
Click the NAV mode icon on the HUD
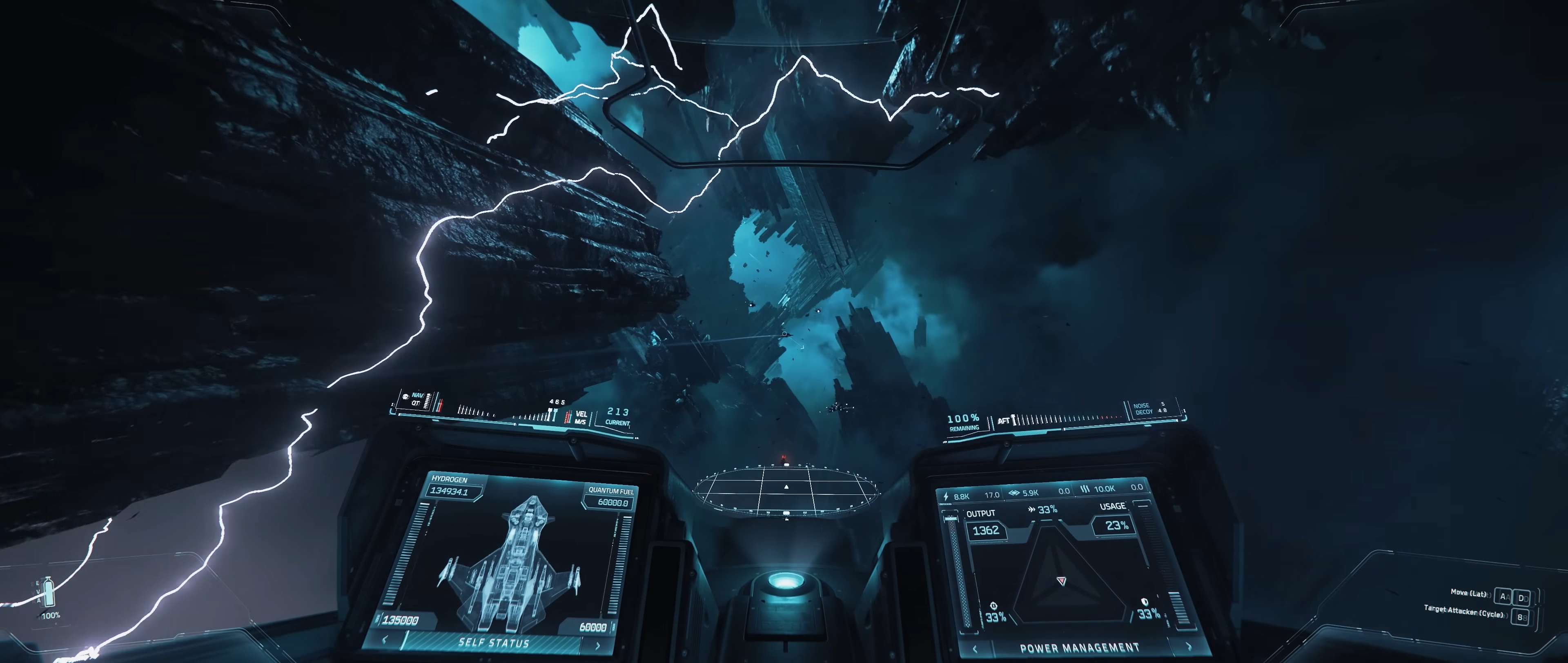point(405,397)
